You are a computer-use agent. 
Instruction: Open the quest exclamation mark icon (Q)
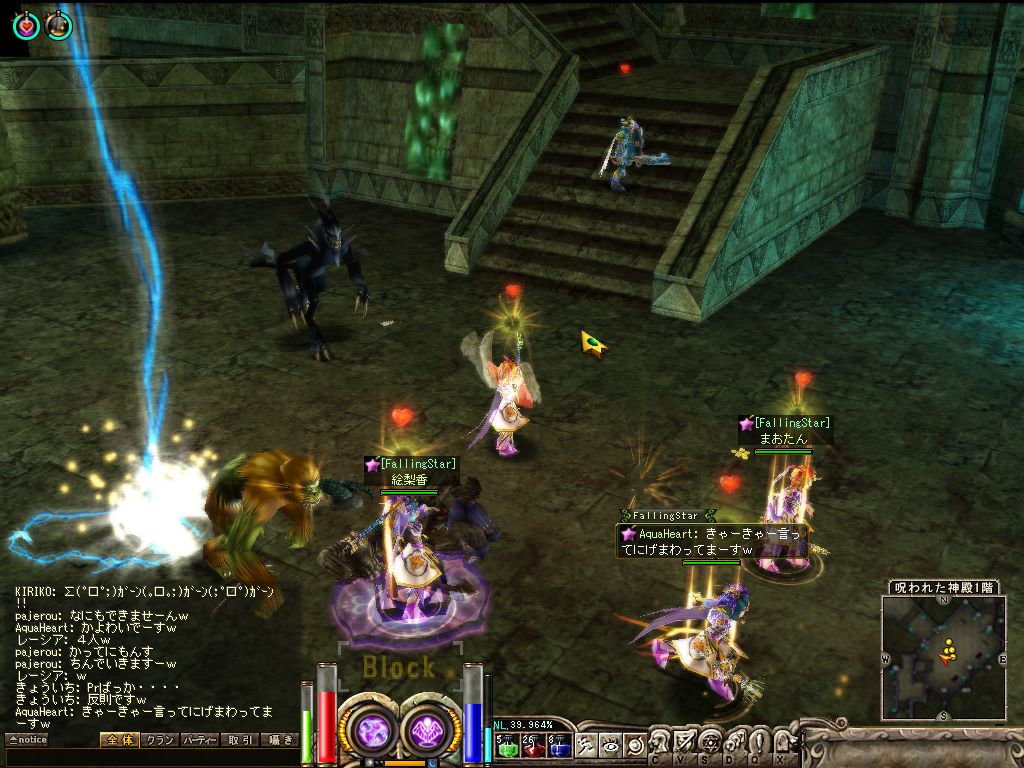(x=757, y=742)
